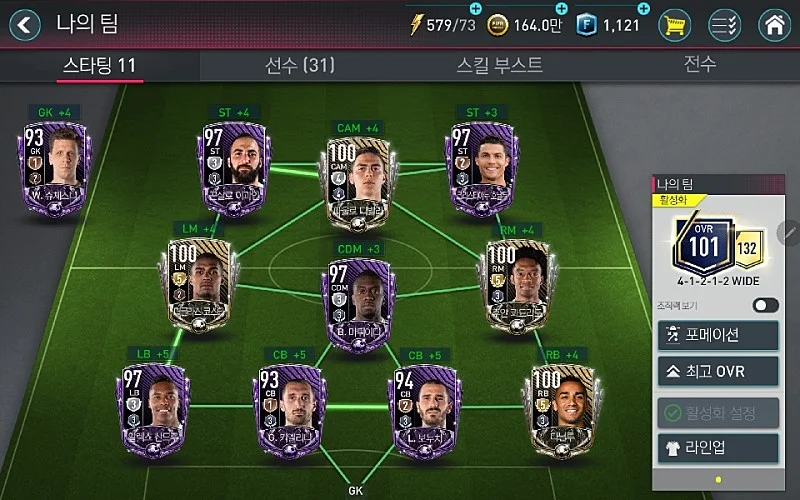This screenshot has width=800, height=500.
Task: Go back using the arrow button
Action: click(25, 23)
